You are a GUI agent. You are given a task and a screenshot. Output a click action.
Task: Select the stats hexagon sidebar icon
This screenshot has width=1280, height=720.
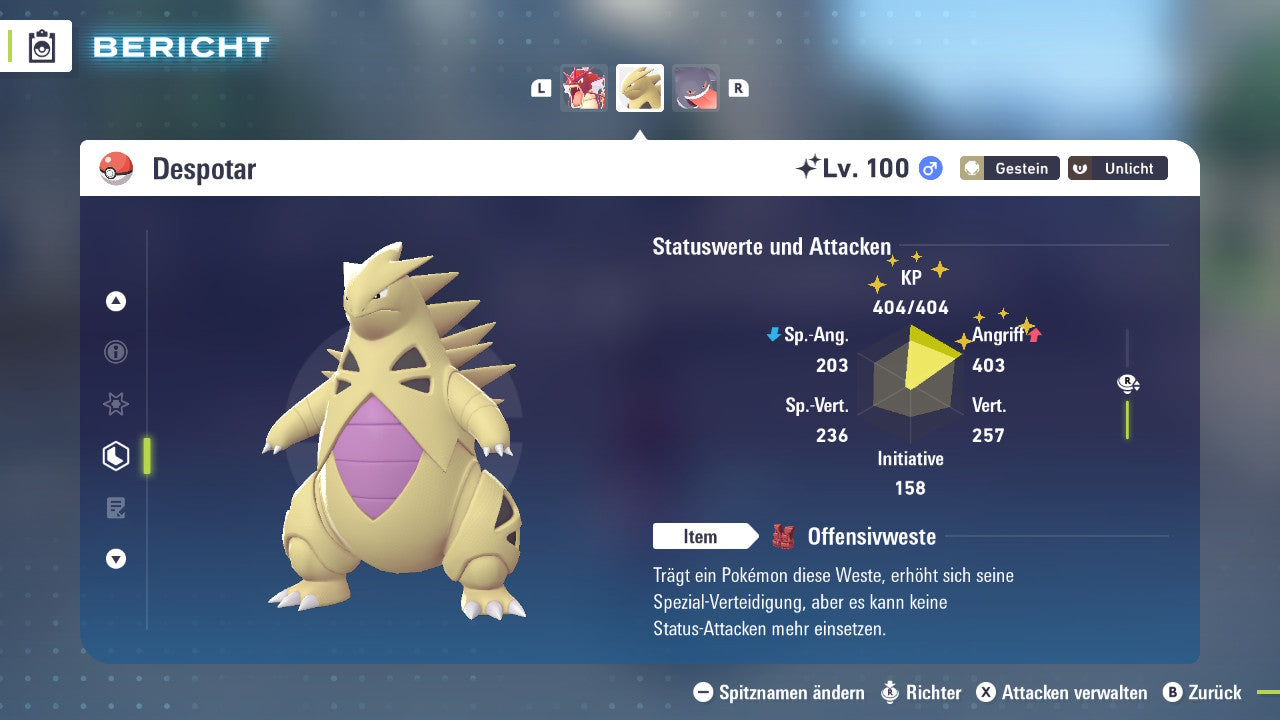tap(116, 455)
